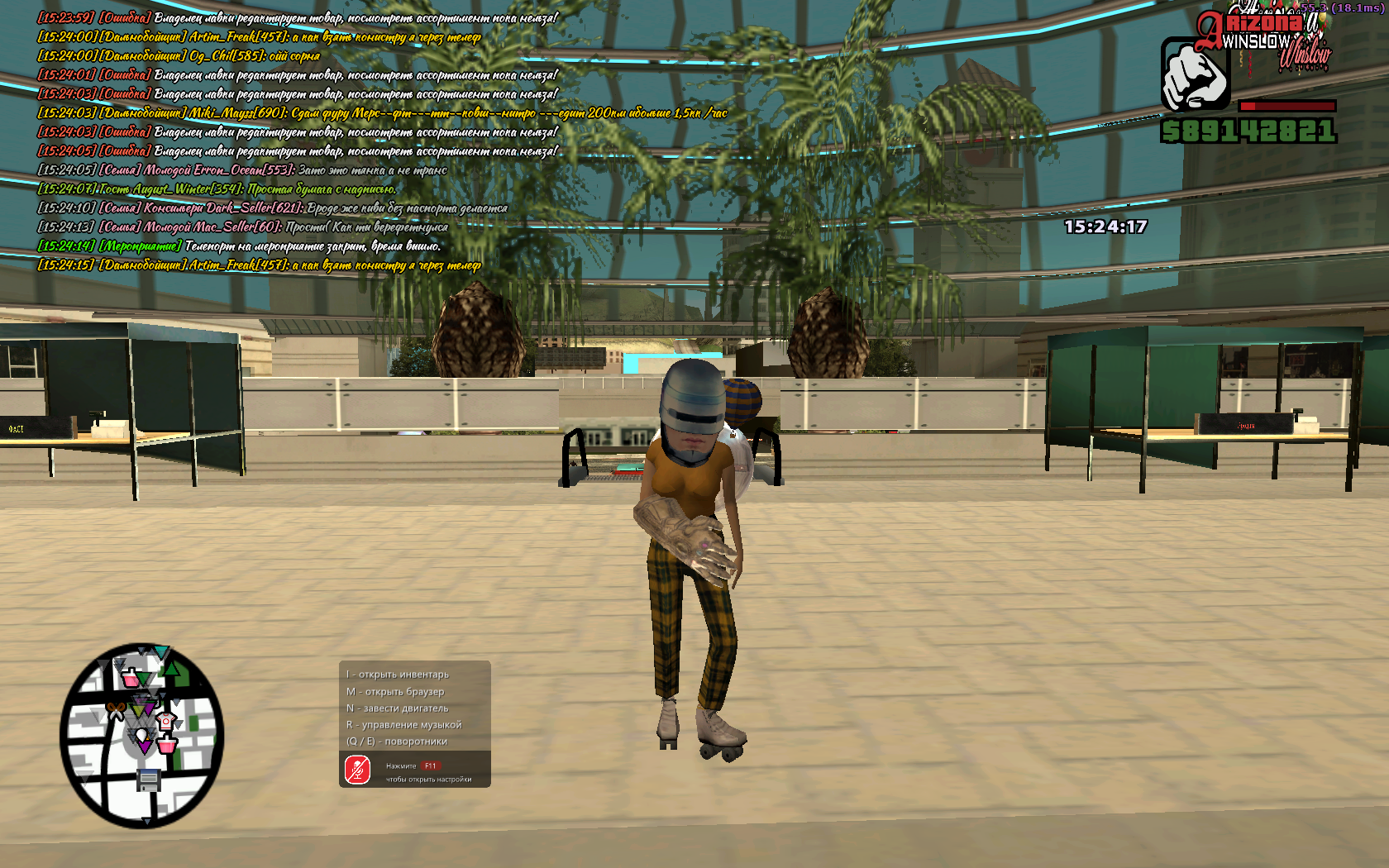Image resolution: width=1389 pixels, height=868 pixels.
Task: Select the floppy disk save marker on minimap
Action: tap(149, 779)
